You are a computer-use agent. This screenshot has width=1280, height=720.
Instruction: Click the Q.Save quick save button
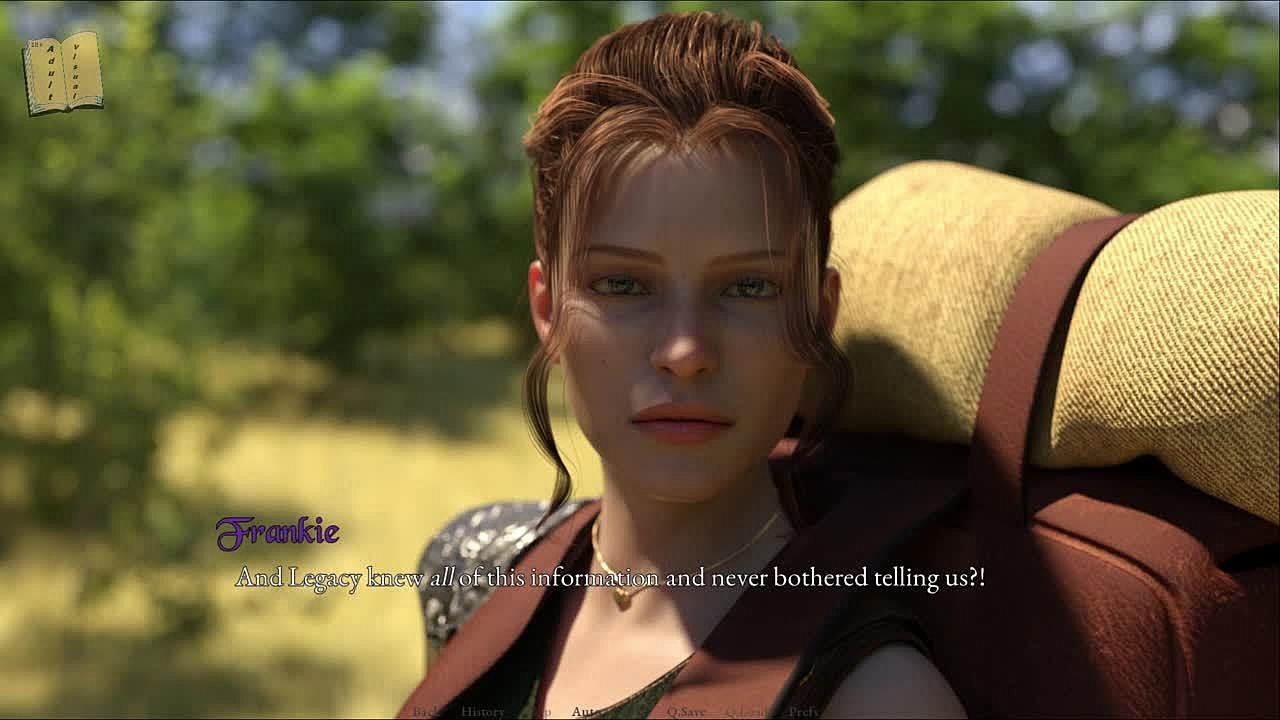tap(686, 711)
